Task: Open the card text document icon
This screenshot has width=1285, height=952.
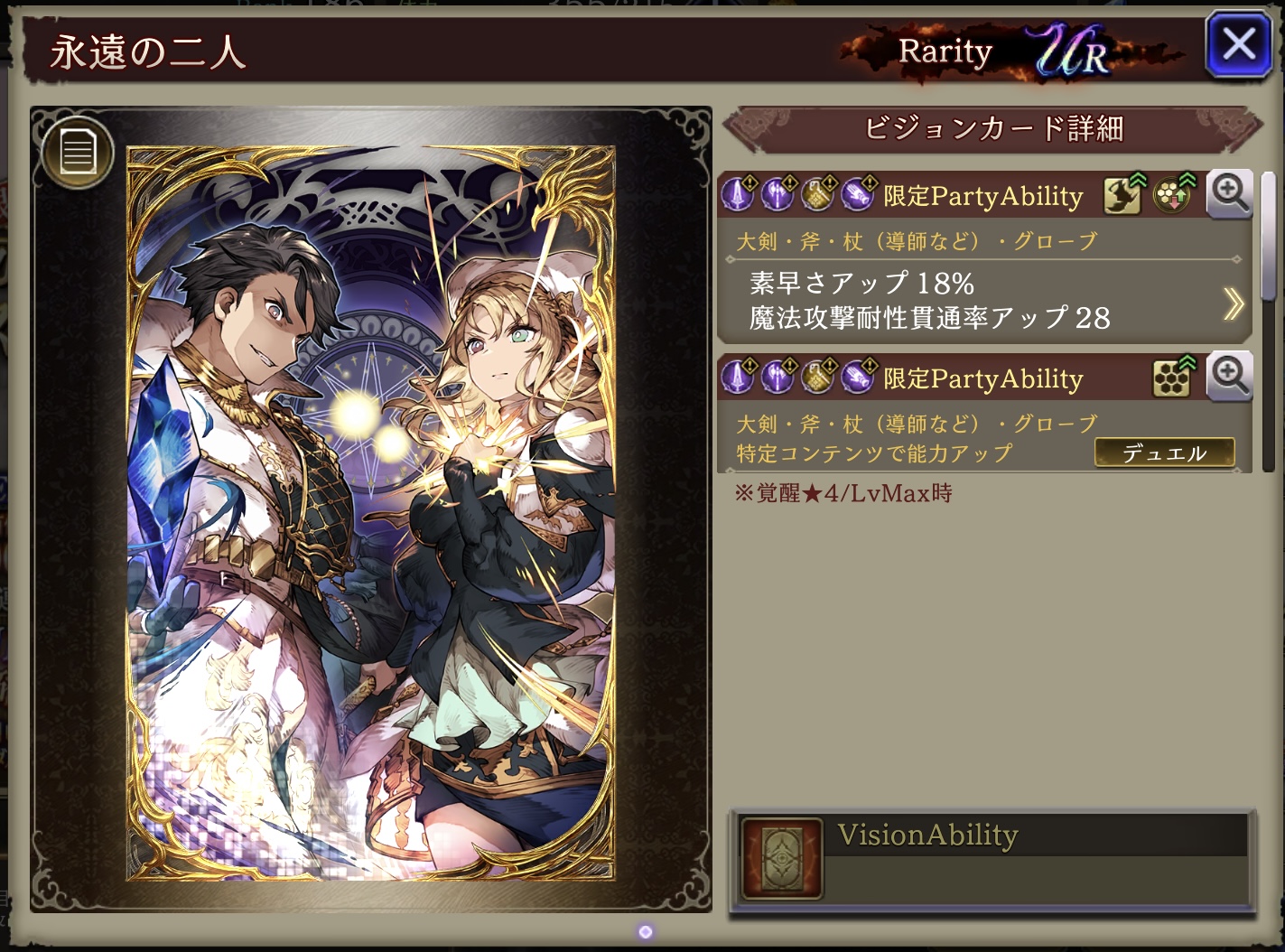Action: coord(78,152)
